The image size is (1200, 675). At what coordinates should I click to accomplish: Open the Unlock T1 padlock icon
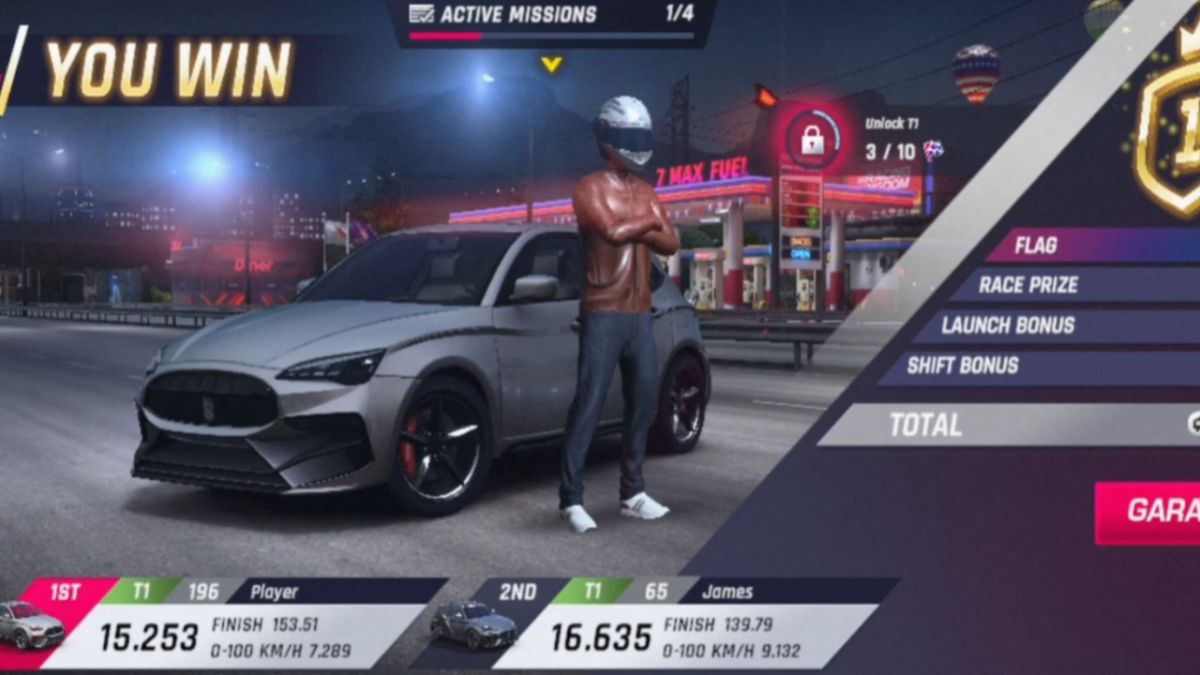[x=812, y=140]
